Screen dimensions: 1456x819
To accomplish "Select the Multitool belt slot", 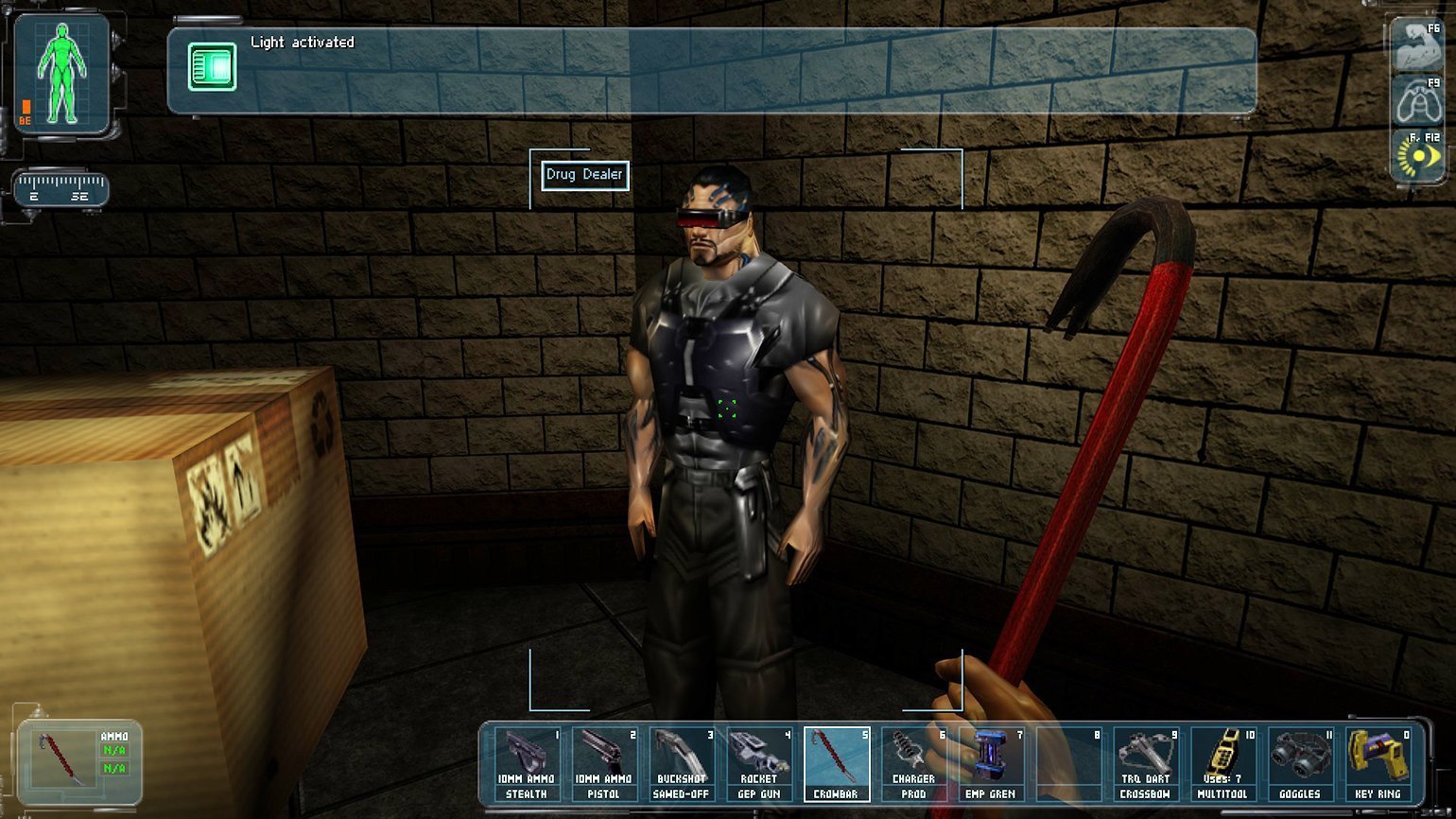I will (1222, 764).
